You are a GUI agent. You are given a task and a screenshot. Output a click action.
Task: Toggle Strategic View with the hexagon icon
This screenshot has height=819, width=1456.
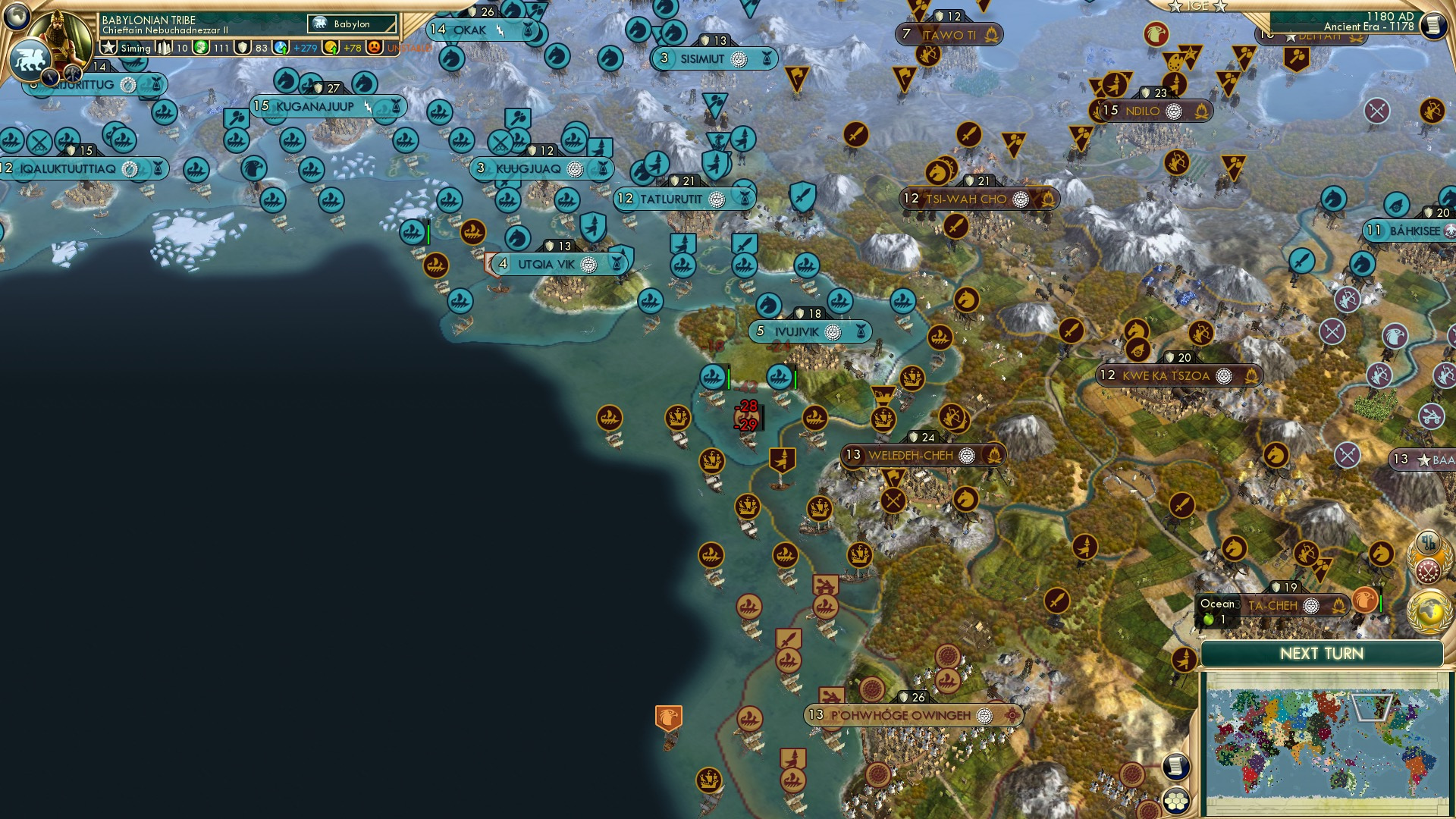pyautogui.click(x=1175, y=801)
